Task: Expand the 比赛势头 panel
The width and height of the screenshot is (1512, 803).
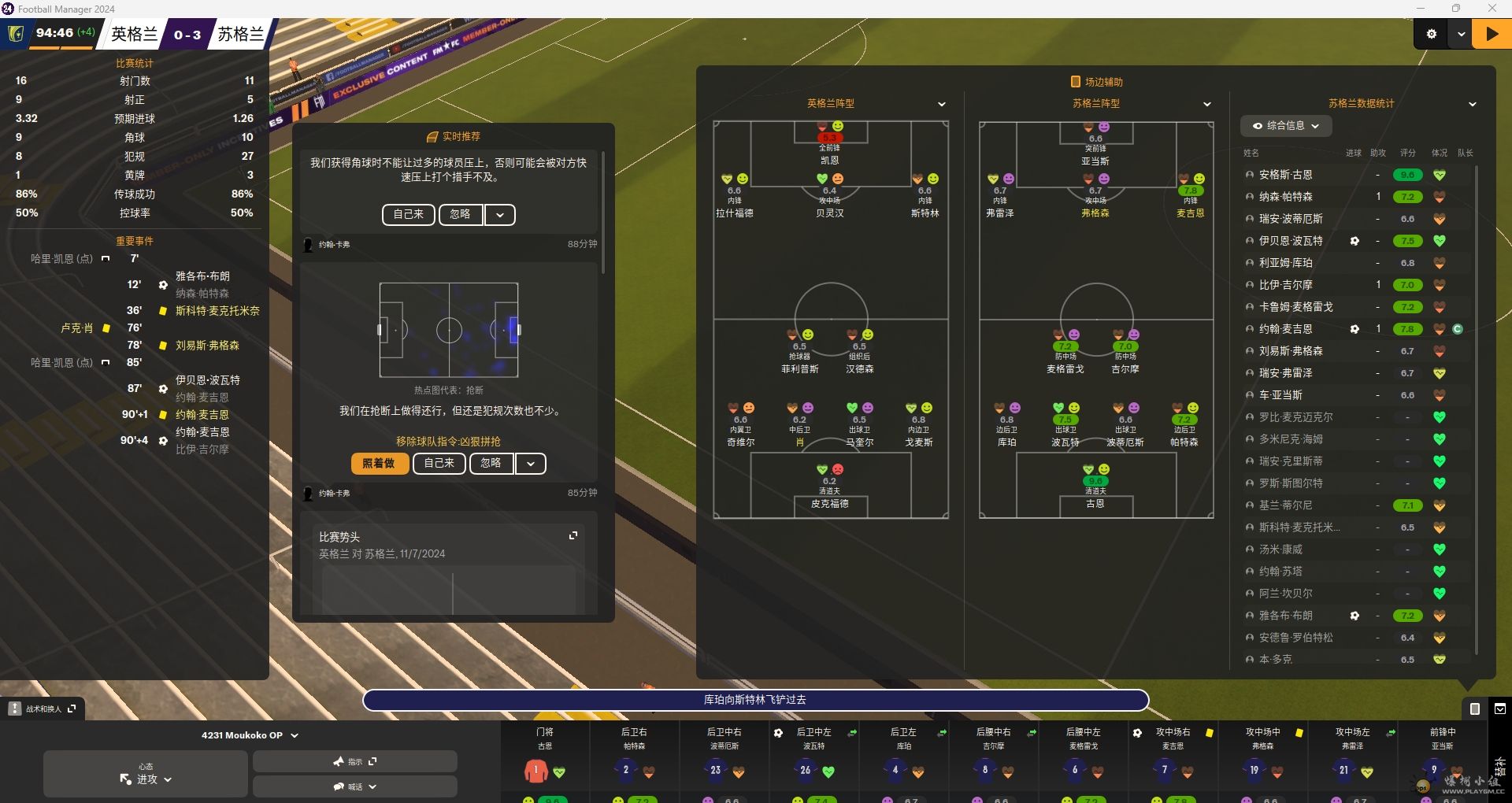Action: [x=573, y=535]
